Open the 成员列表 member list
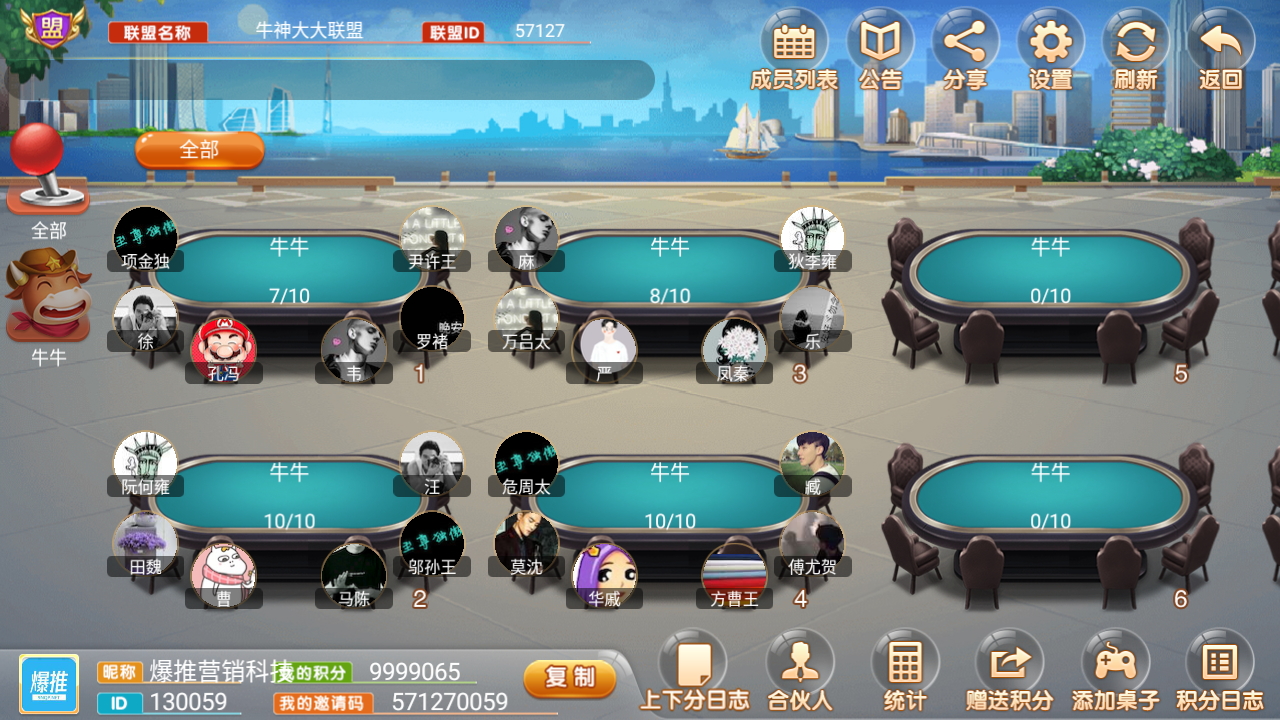The height and width of the screenshot is (720, 1280). pos(793,45)
